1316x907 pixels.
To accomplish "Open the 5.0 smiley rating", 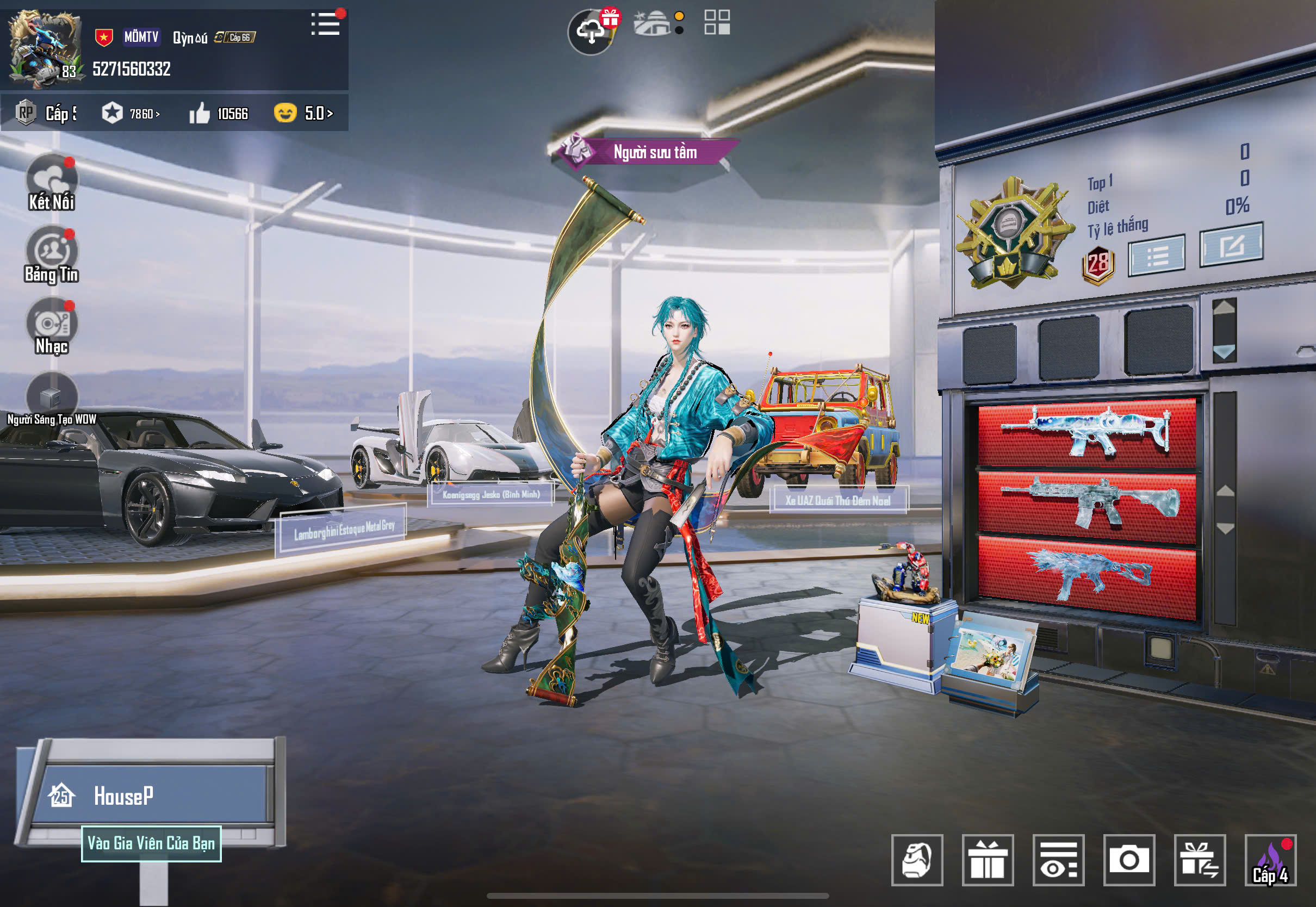I will click(x=303, y=113).
